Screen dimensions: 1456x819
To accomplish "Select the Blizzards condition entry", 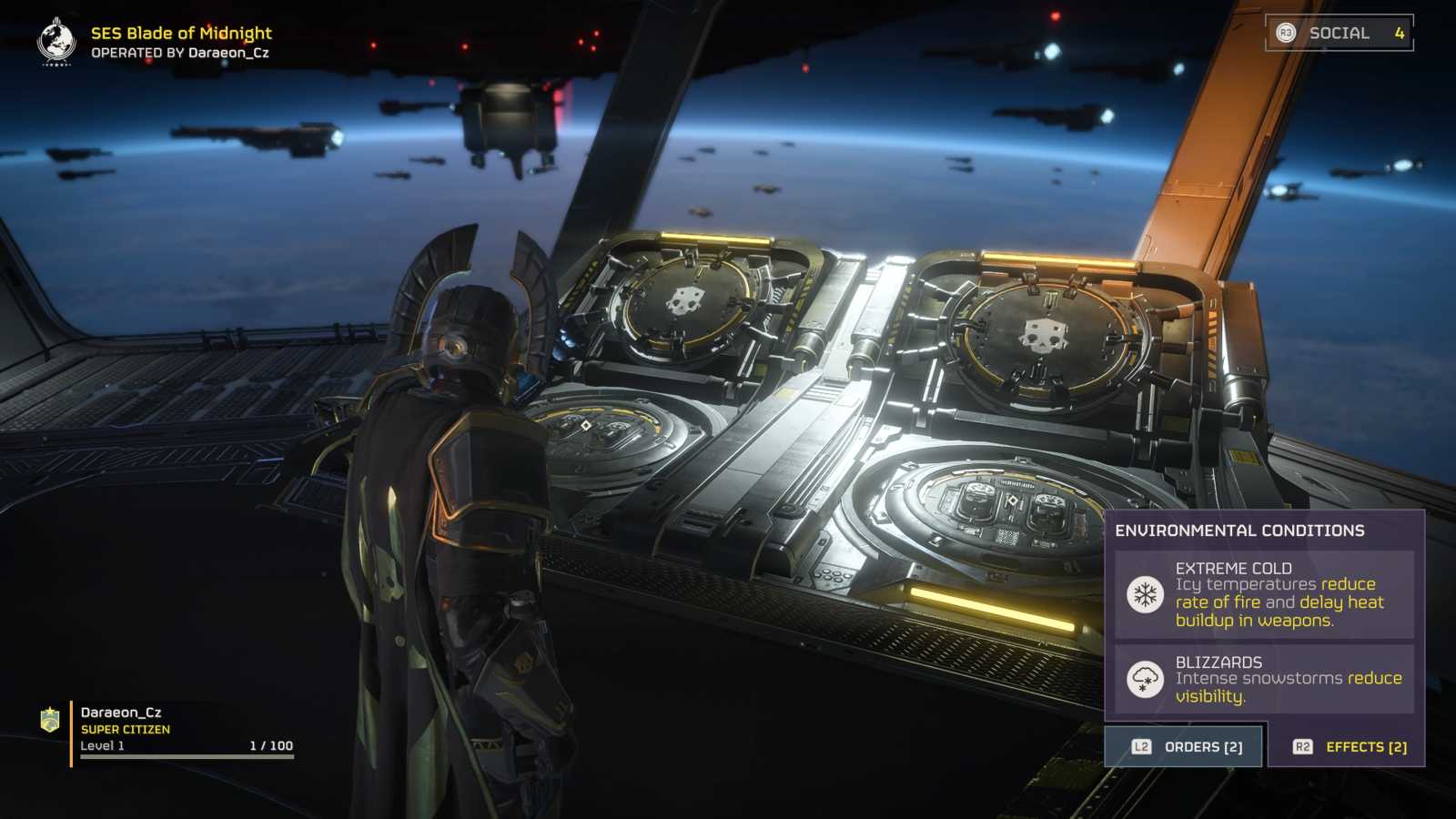I will (1264, 679).
